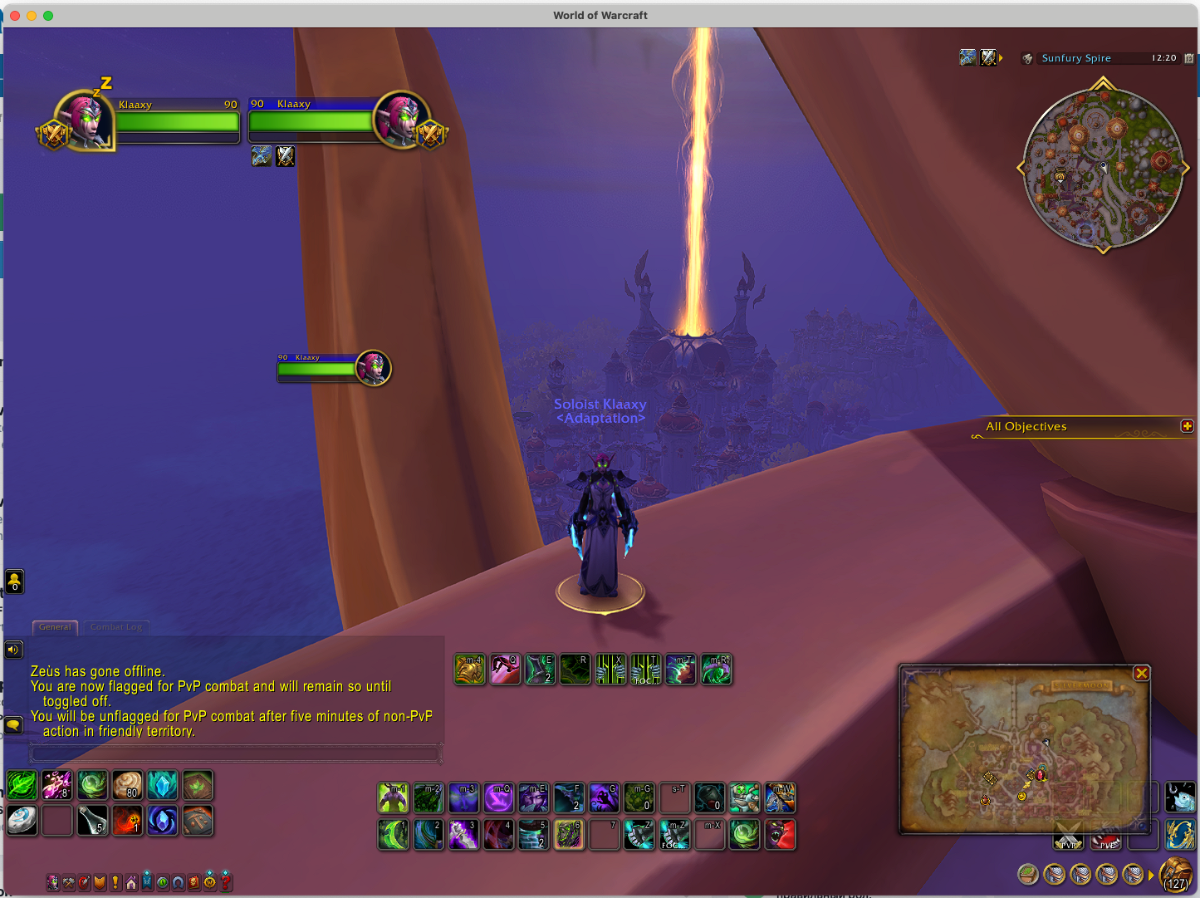The height and width of the screenshot is (898, 1200).
Task: Close the small world map panel
Action: (1141, 673)
